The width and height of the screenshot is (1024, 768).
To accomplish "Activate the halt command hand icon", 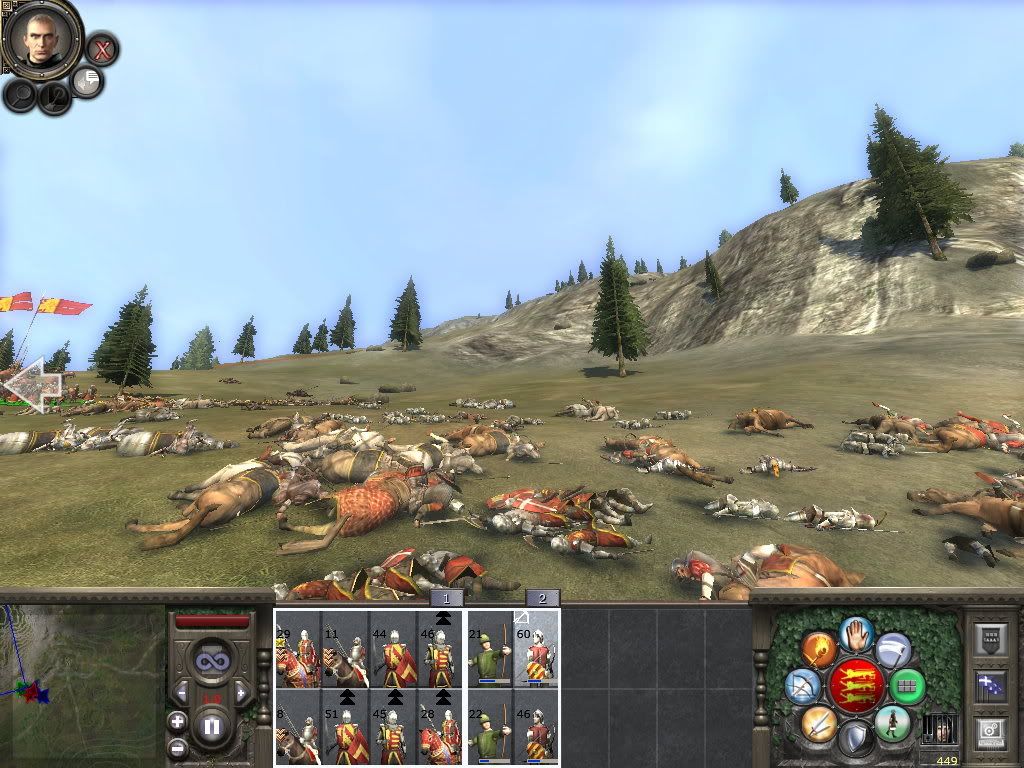I will (856, 634).
